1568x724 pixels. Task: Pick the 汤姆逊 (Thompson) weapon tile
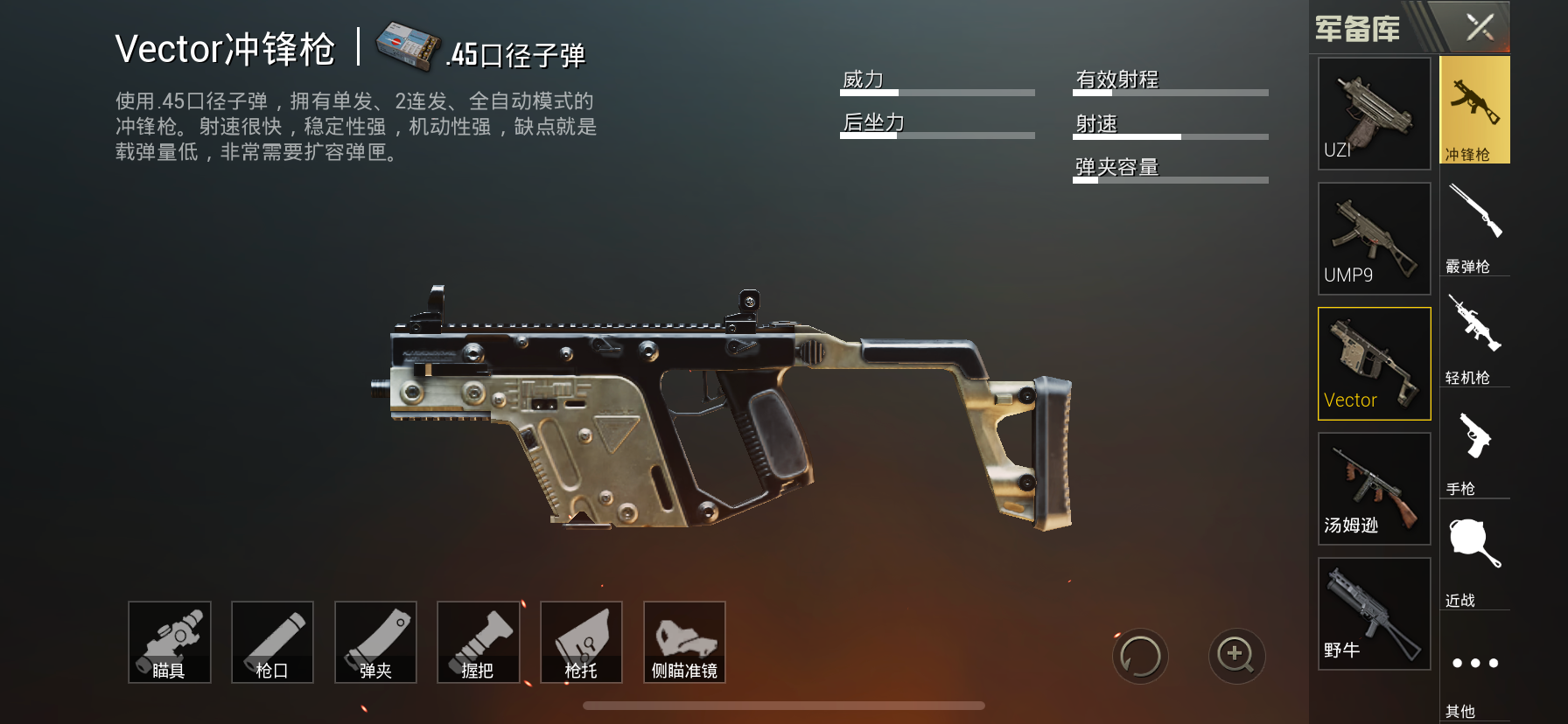1374,489
